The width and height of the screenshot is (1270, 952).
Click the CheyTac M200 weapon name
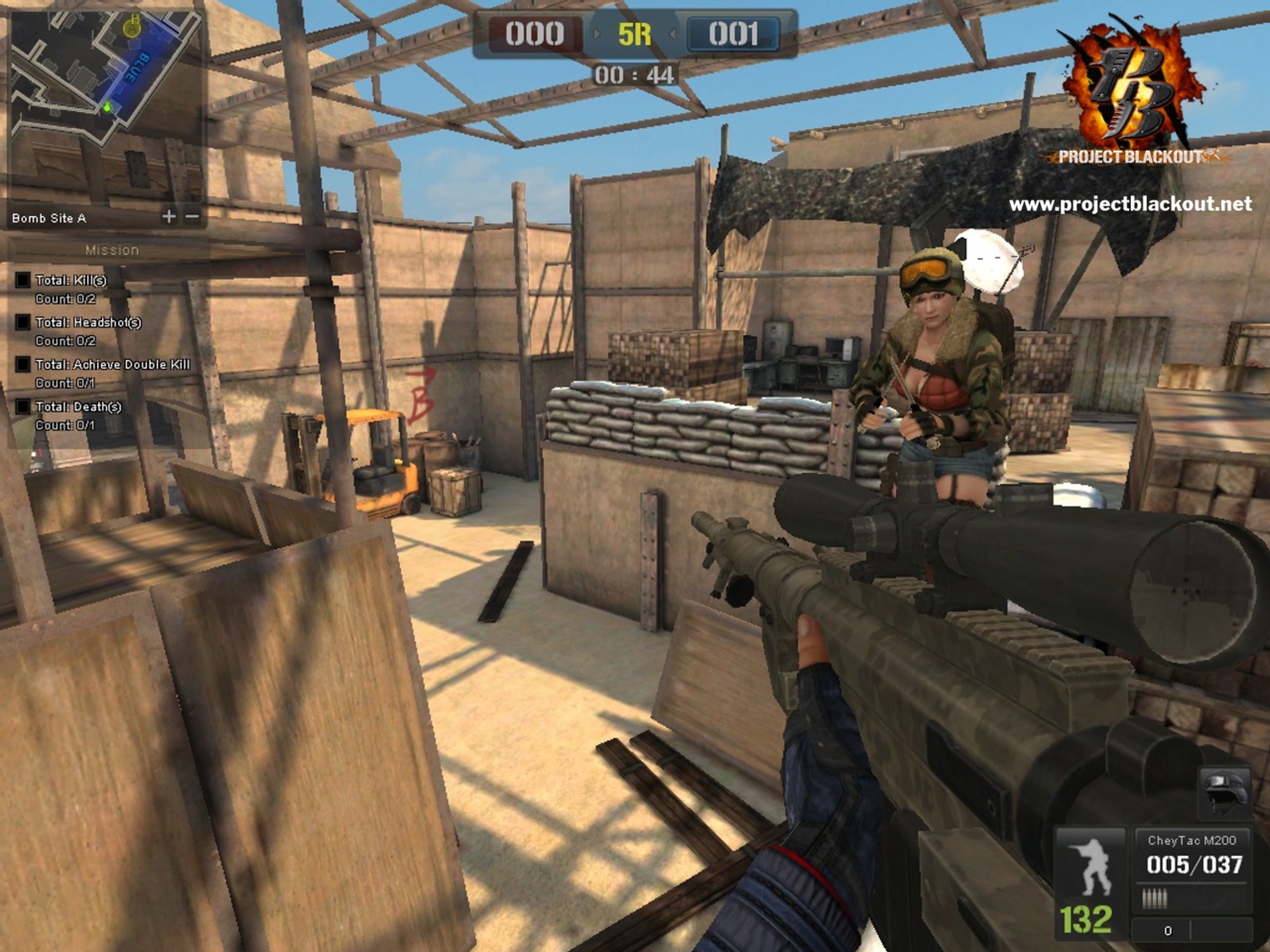coord(1193,839)
